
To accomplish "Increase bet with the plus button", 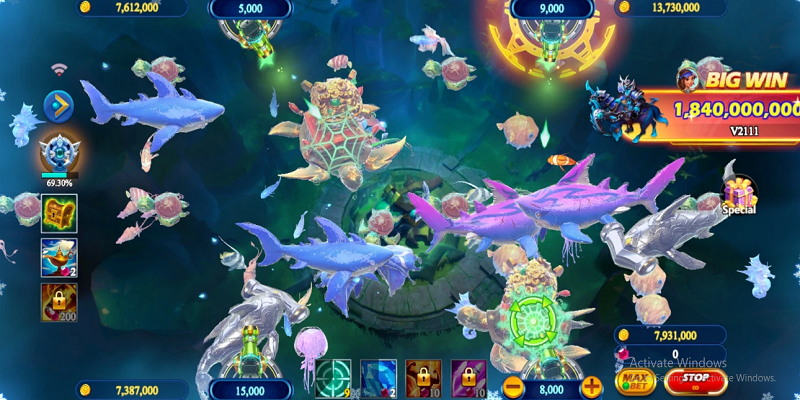I will (x=592, y=385).
